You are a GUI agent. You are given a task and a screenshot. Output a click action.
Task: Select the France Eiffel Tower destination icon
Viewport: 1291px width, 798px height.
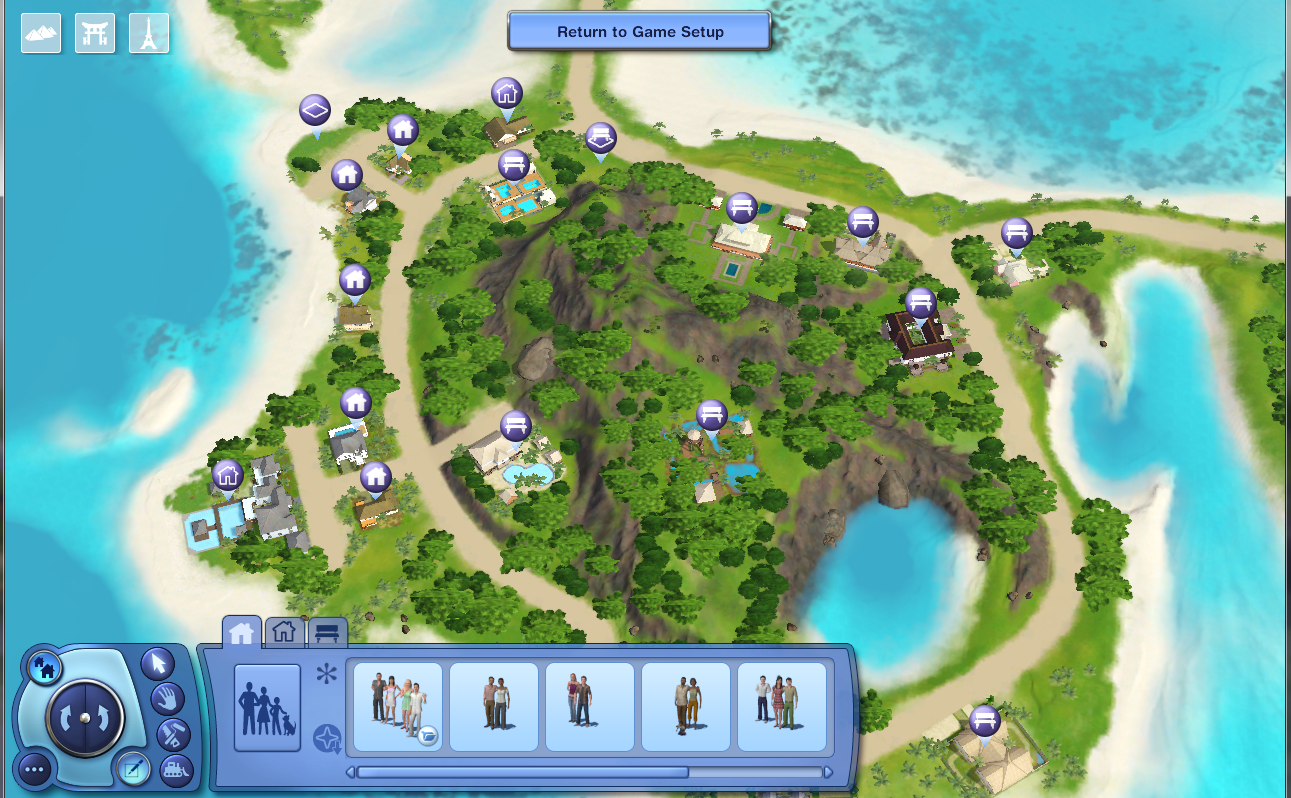point(148,32)
